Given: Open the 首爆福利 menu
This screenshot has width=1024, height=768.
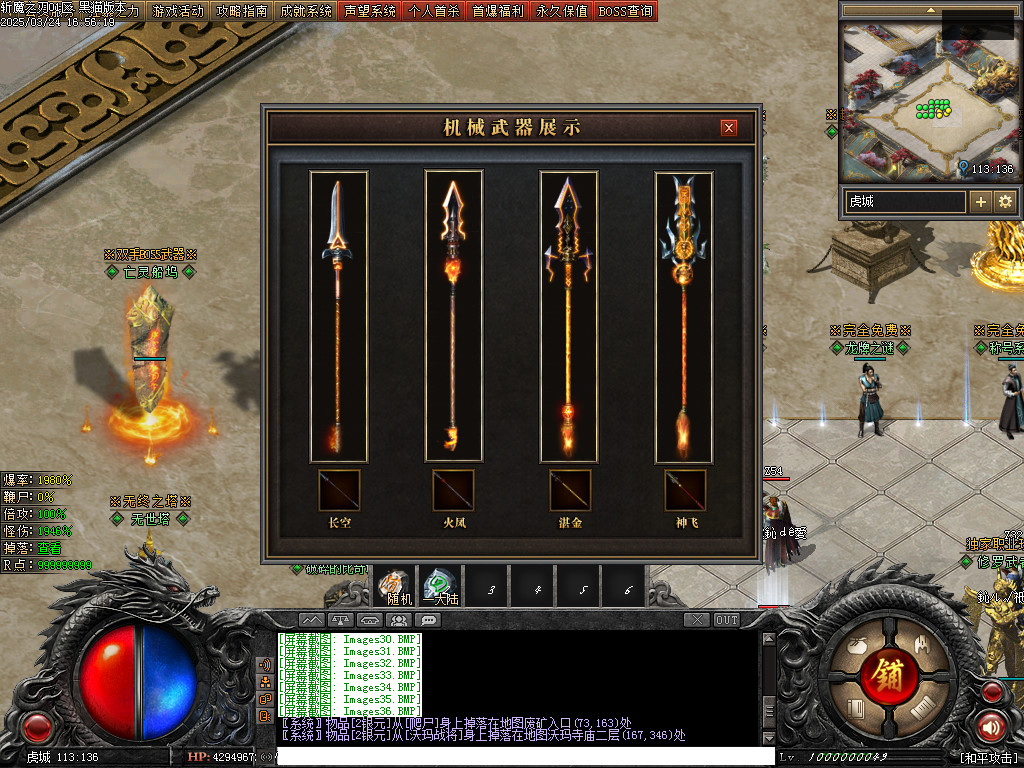Looking at the screenshot, I should 498,11.
